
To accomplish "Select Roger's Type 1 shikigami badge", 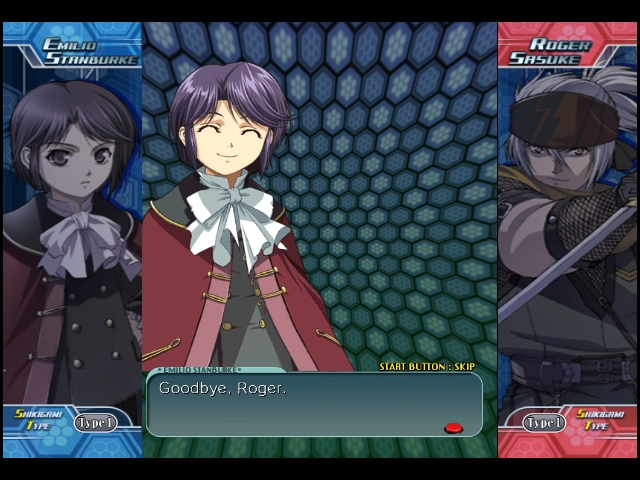I will pos(544,423).
